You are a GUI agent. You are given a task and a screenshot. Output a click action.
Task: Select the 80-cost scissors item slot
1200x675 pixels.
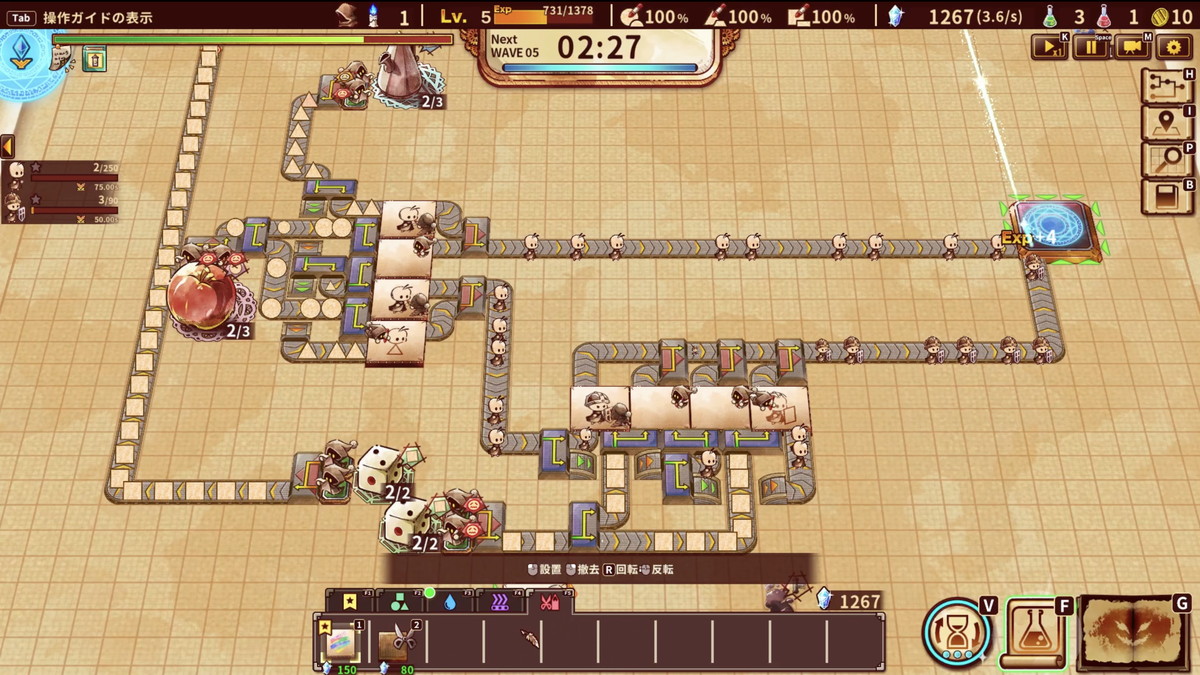click(x=397, y=641)
